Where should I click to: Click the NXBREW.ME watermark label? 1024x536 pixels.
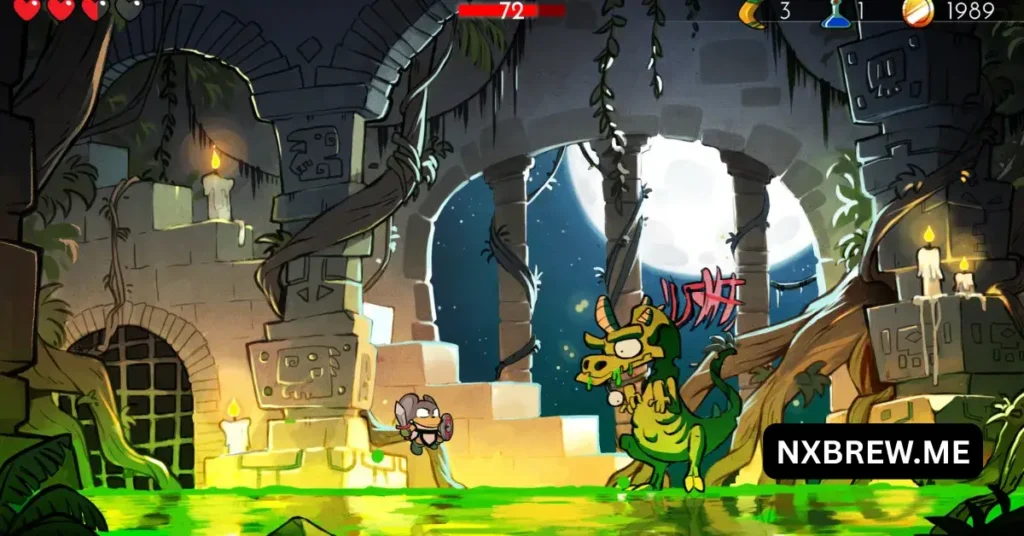[x=872, y=452]
